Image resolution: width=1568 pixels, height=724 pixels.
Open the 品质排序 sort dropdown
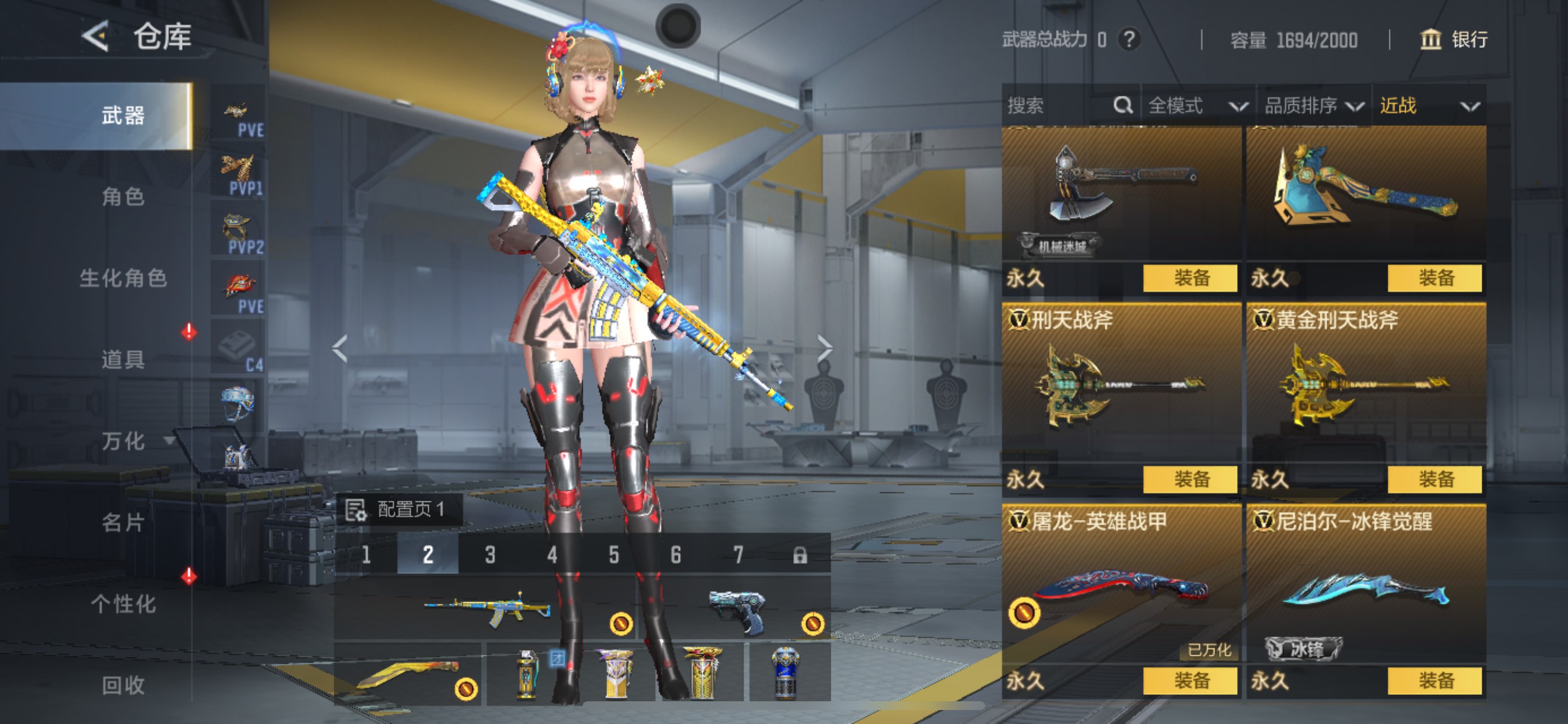pyautogui.click(x=1314, y=106)
